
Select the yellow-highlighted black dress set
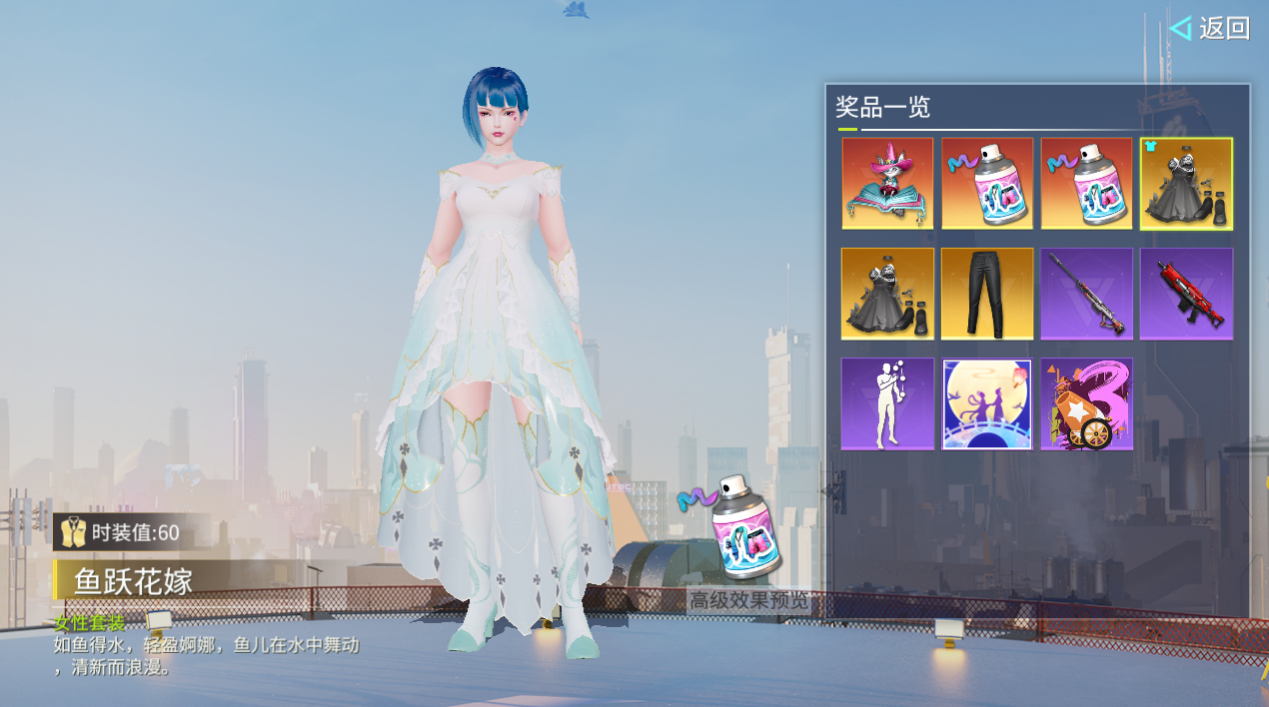pos(1186,184)
